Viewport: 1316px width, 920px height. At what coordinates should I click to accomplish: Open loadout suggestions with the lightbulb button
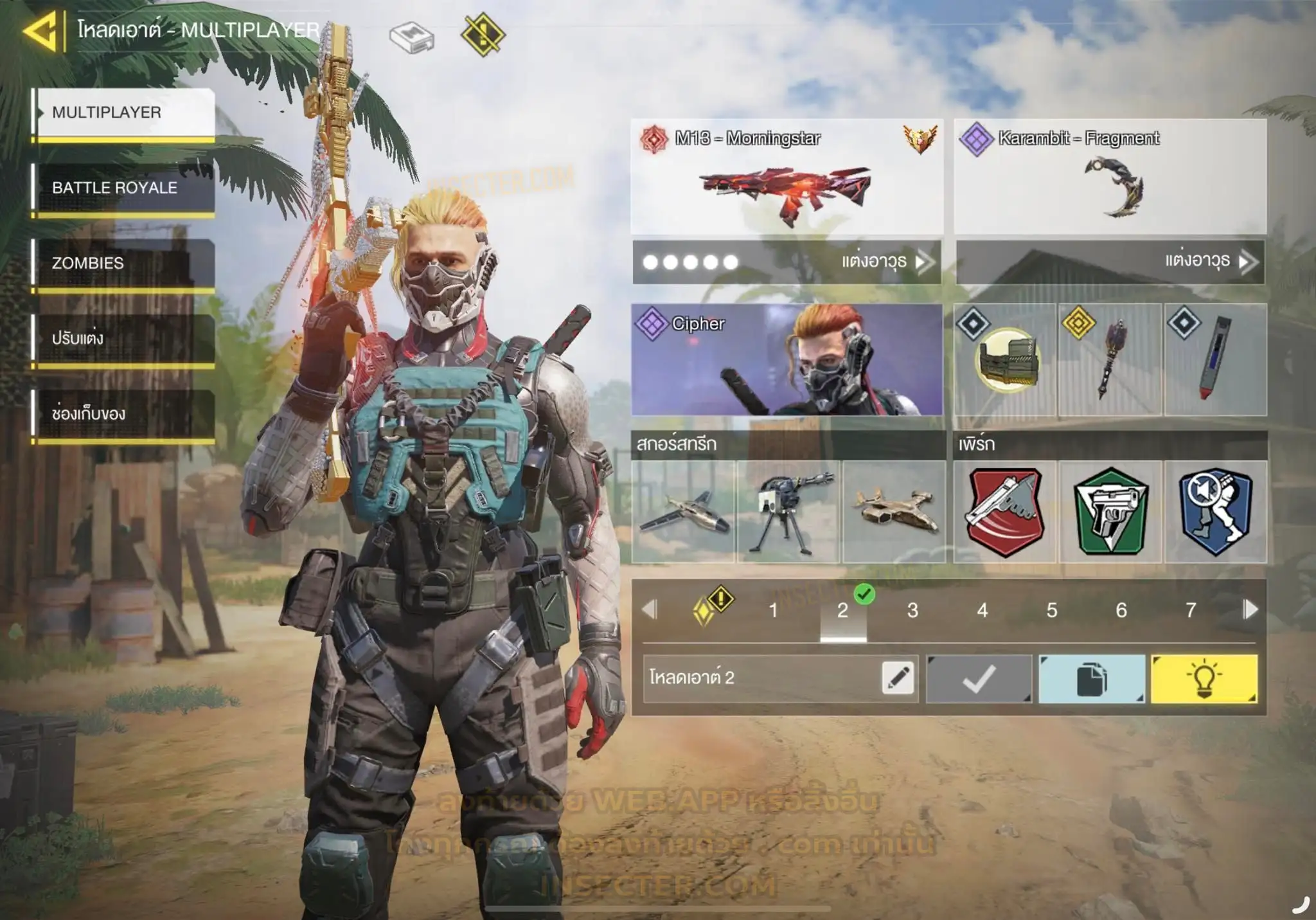[1204, 679]
